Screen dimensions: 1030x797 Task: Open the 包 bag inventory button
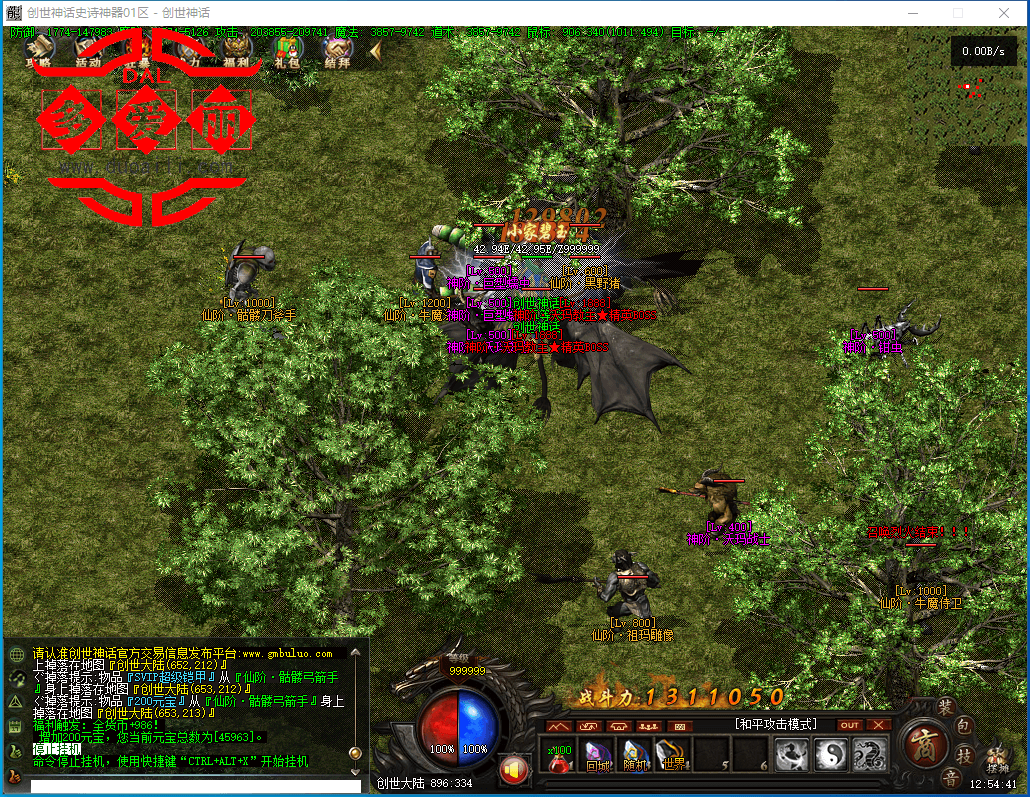pyautogui.click(x=964, y=725)
